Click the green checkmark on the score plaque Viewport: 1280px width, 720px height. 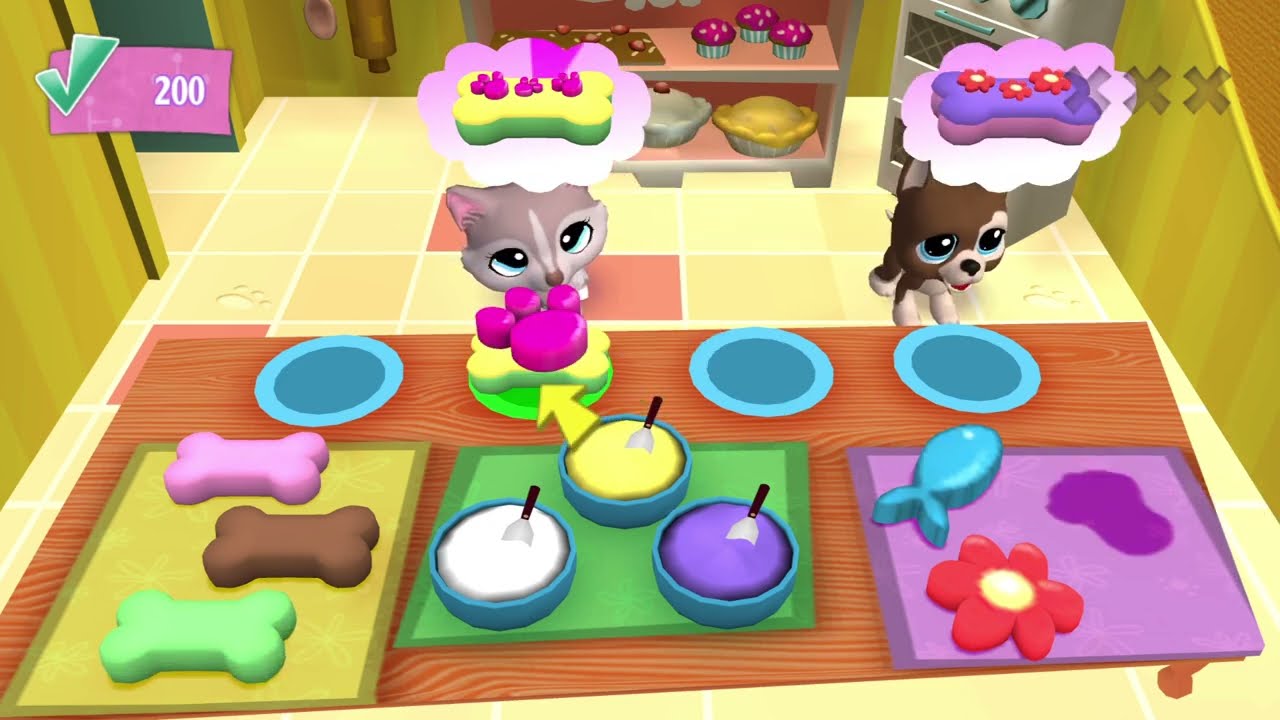tap(75, 75)
